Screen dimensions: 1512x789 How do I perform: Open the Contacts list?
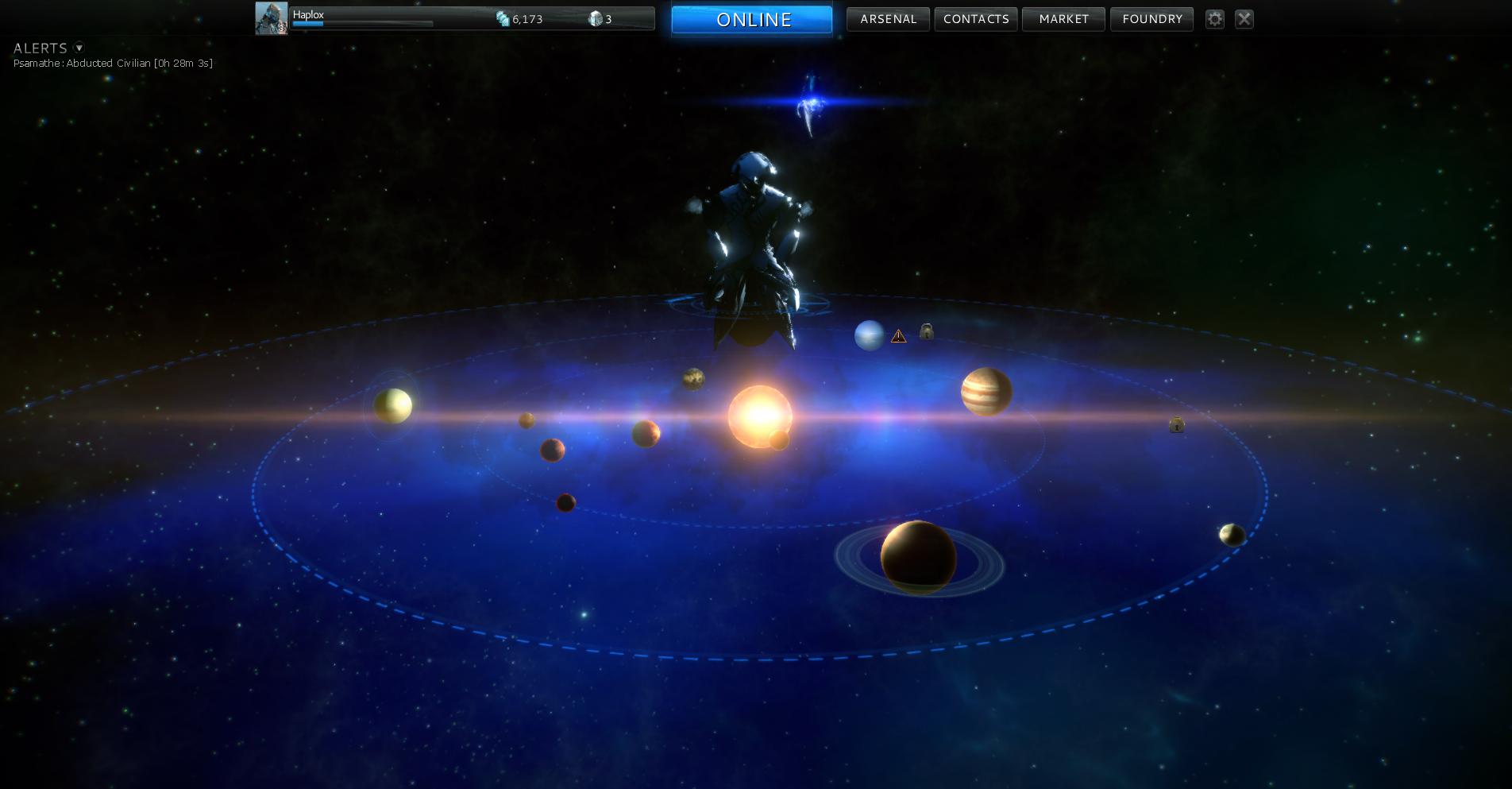(976, 19)
